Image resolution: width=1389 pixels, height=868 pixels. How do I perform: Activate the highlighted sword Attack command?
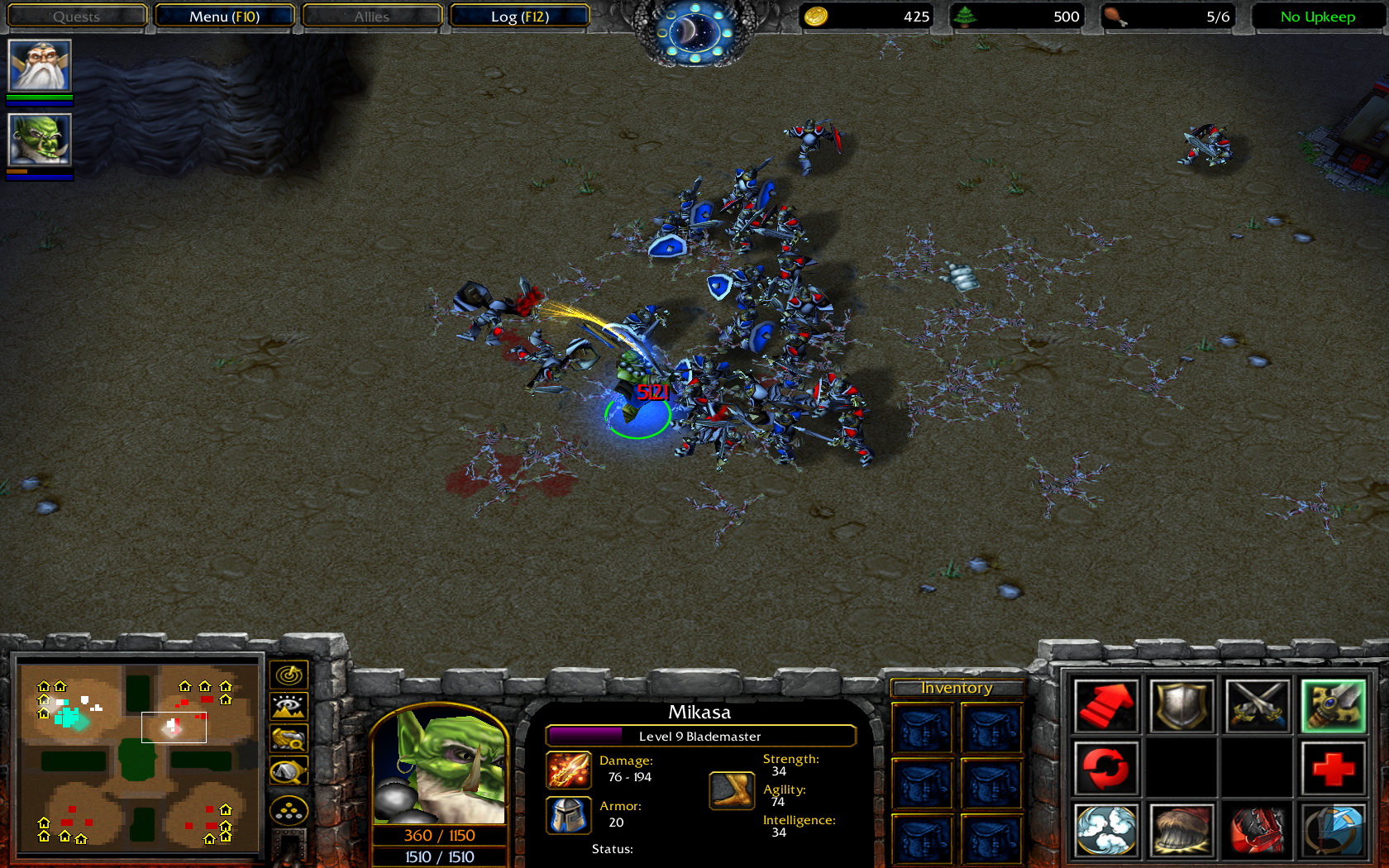1333,705
